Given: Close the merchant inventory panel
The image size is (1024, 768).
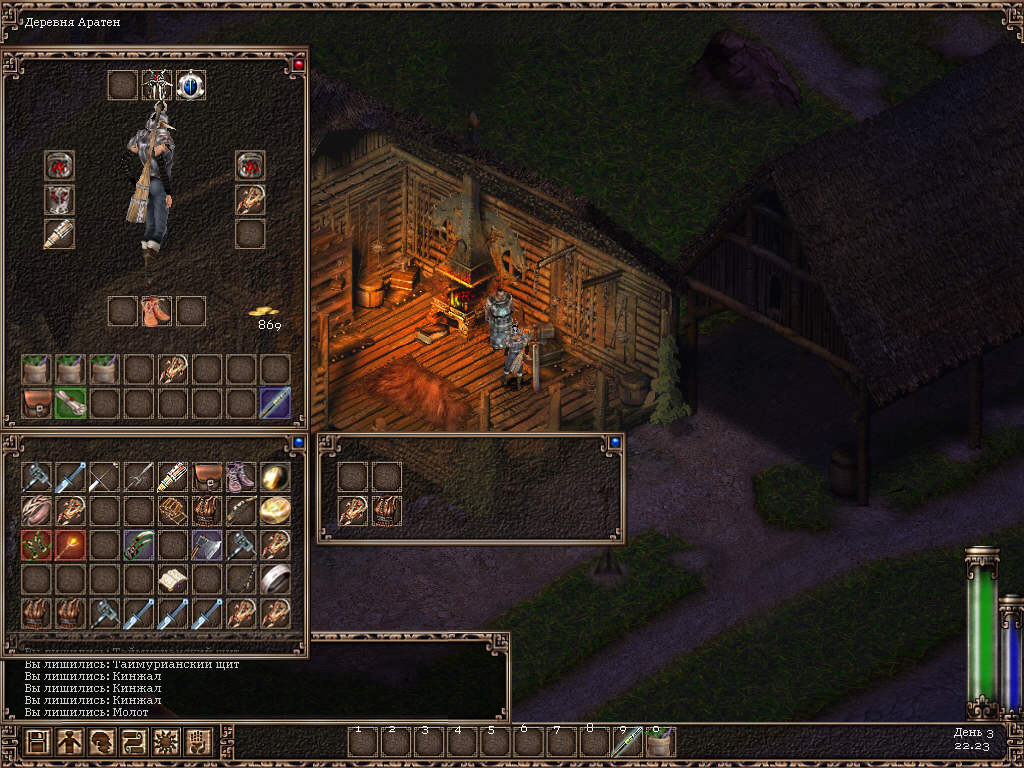Looking at the screenshot, I should pyautogui.click(x=298, y=441).
